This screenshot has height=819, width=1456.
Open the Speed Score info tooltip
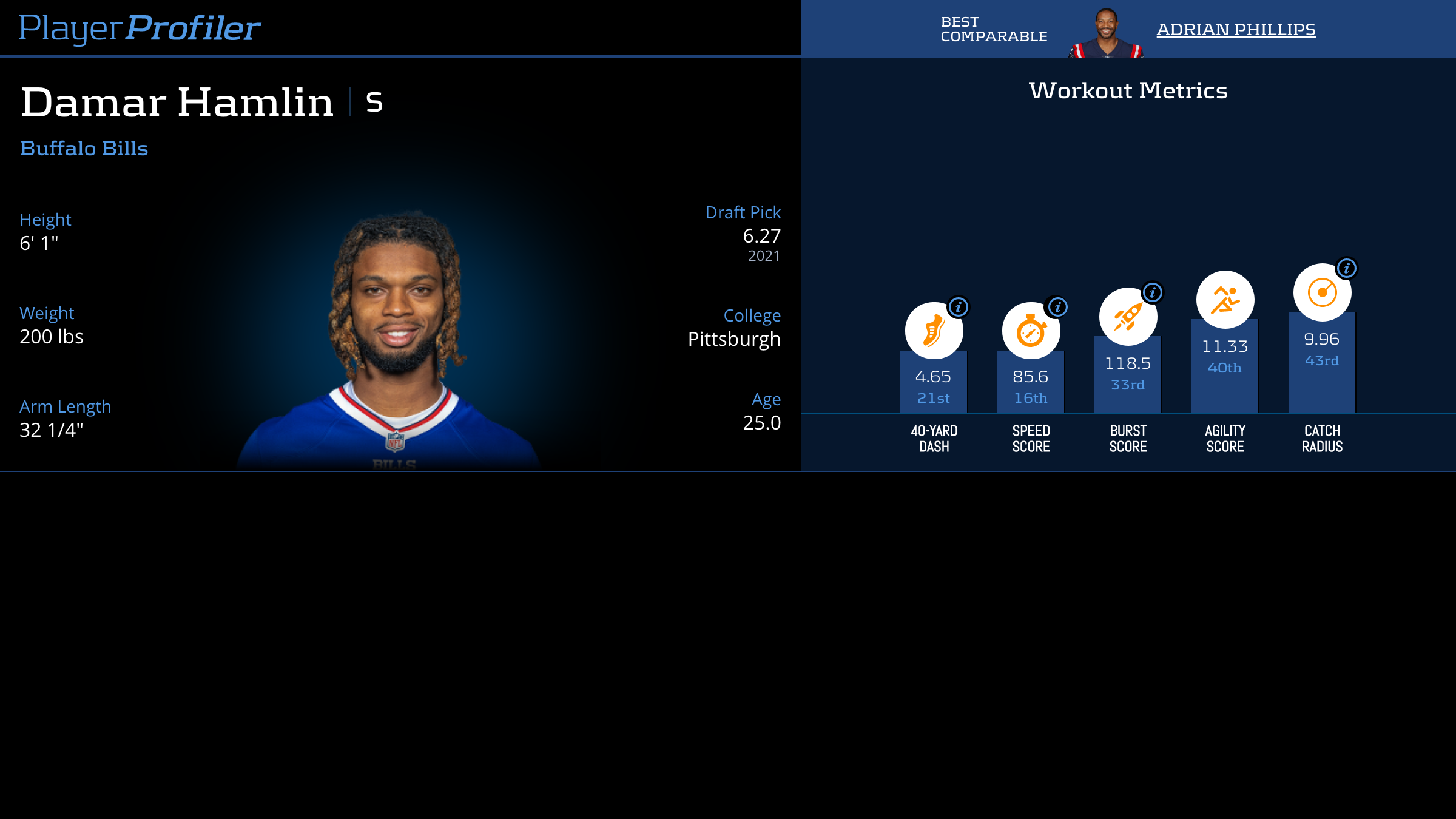(x=1057, y=307)
